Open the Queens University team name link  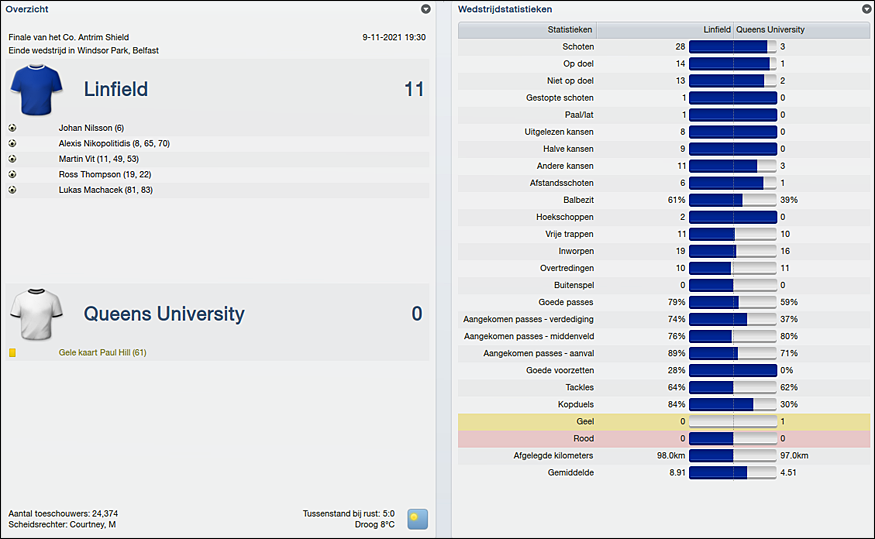pos(163,314)
